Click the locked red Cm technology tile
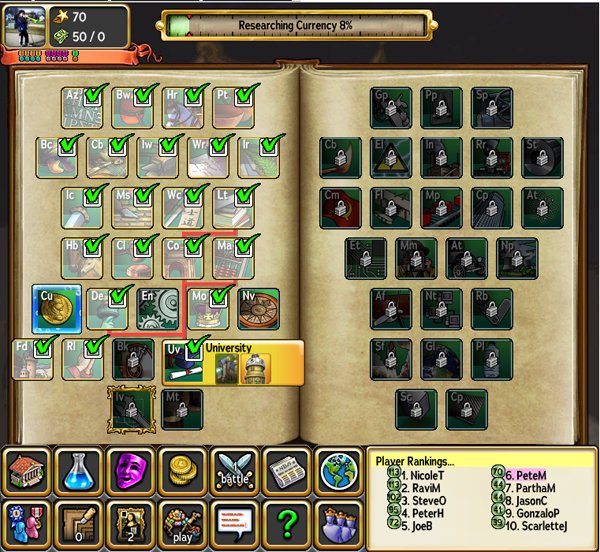 (340, 208)
